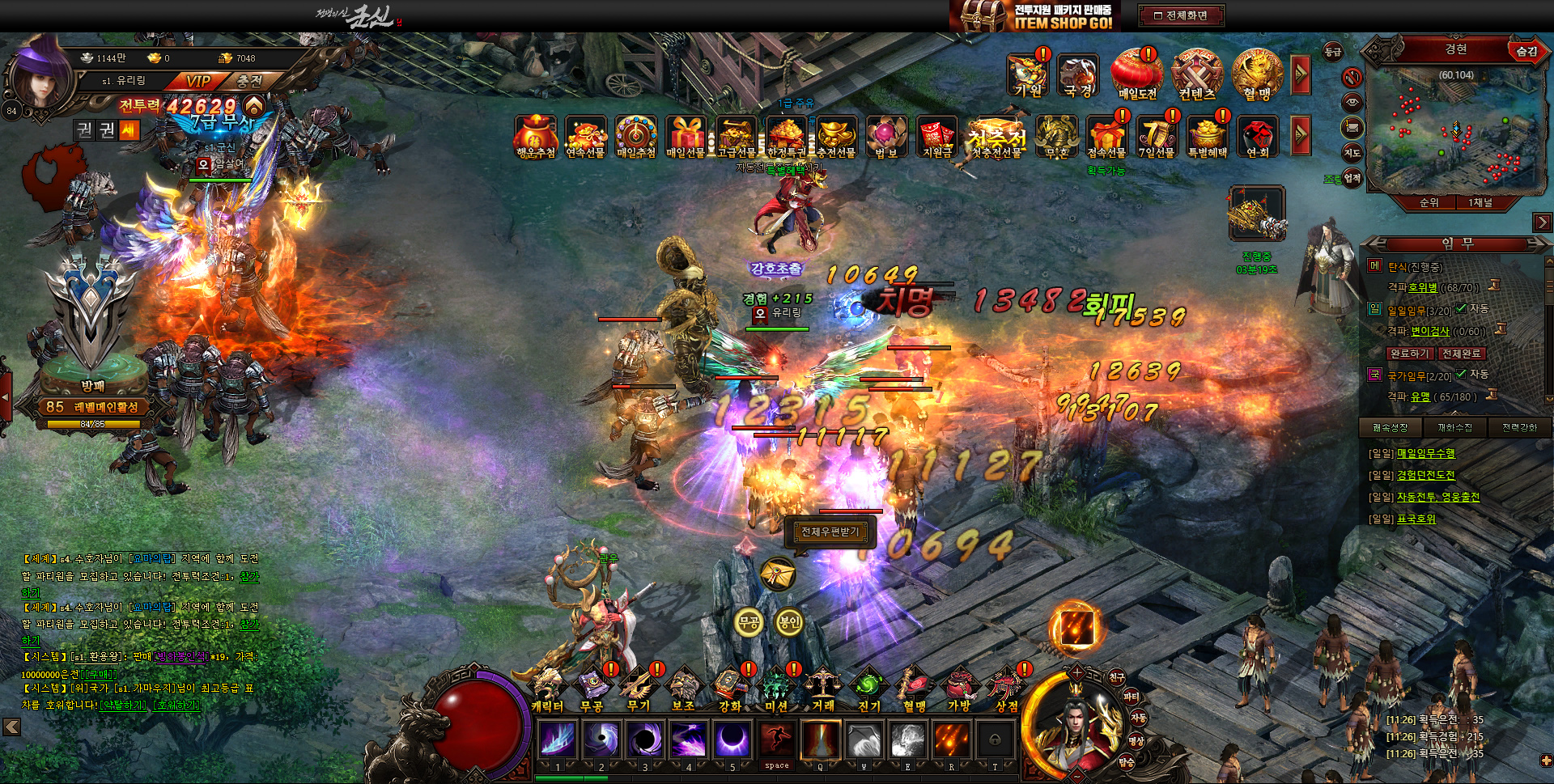Activate the black hole skill in slot 3
Image resolution: width=1554 pixels, height=784 pixels.
pos(645,740)
